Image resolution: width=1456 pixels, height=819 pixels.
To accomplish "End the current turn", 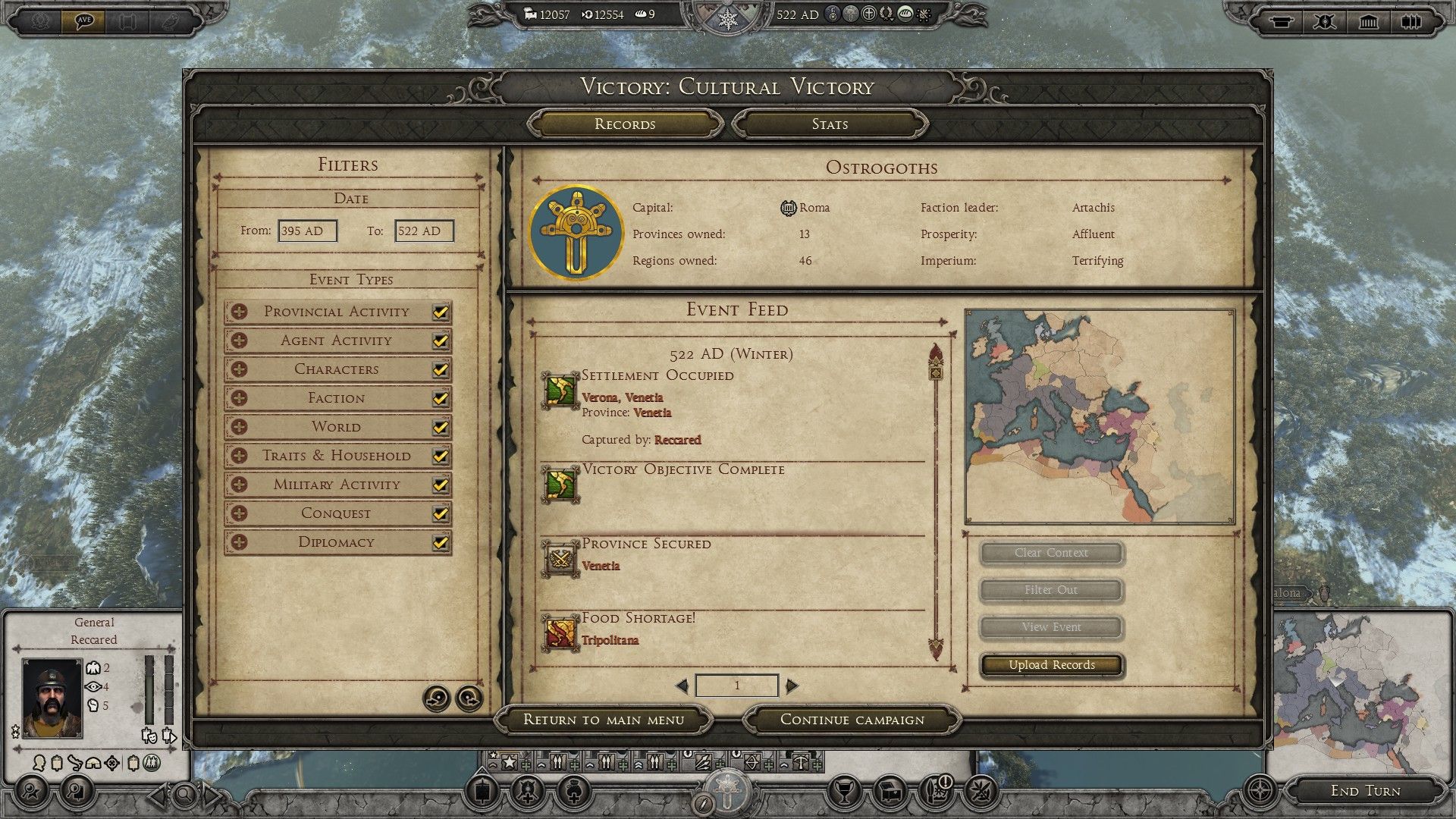I will [1365, 791].
